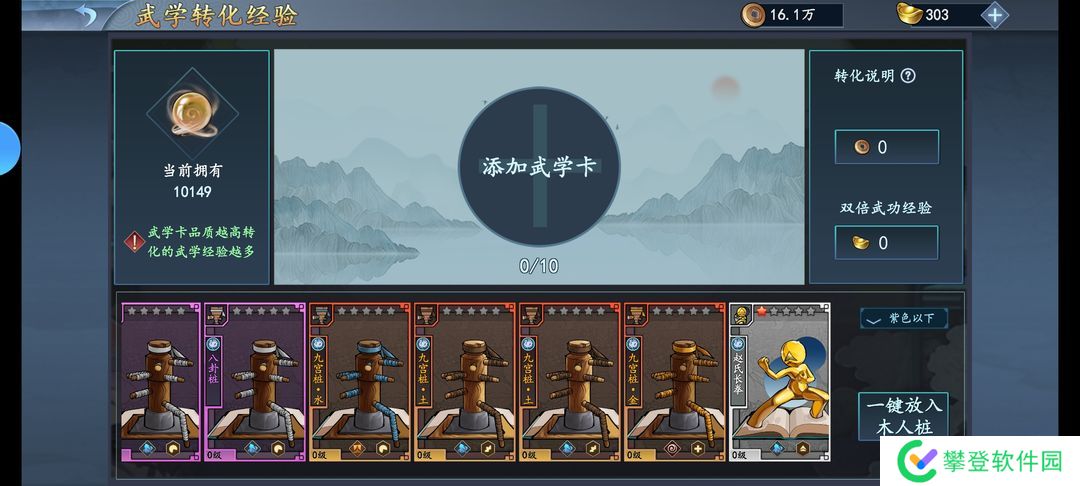Show the 转化说明 help tooltip
The width and height of the screenshot is (1080, 486).
908,76
